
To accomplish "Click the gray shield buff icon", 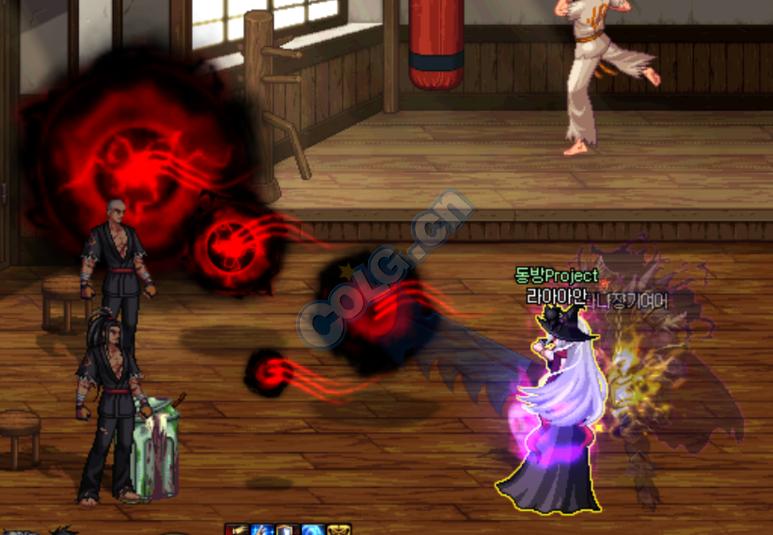I will [x=287, y=529].
